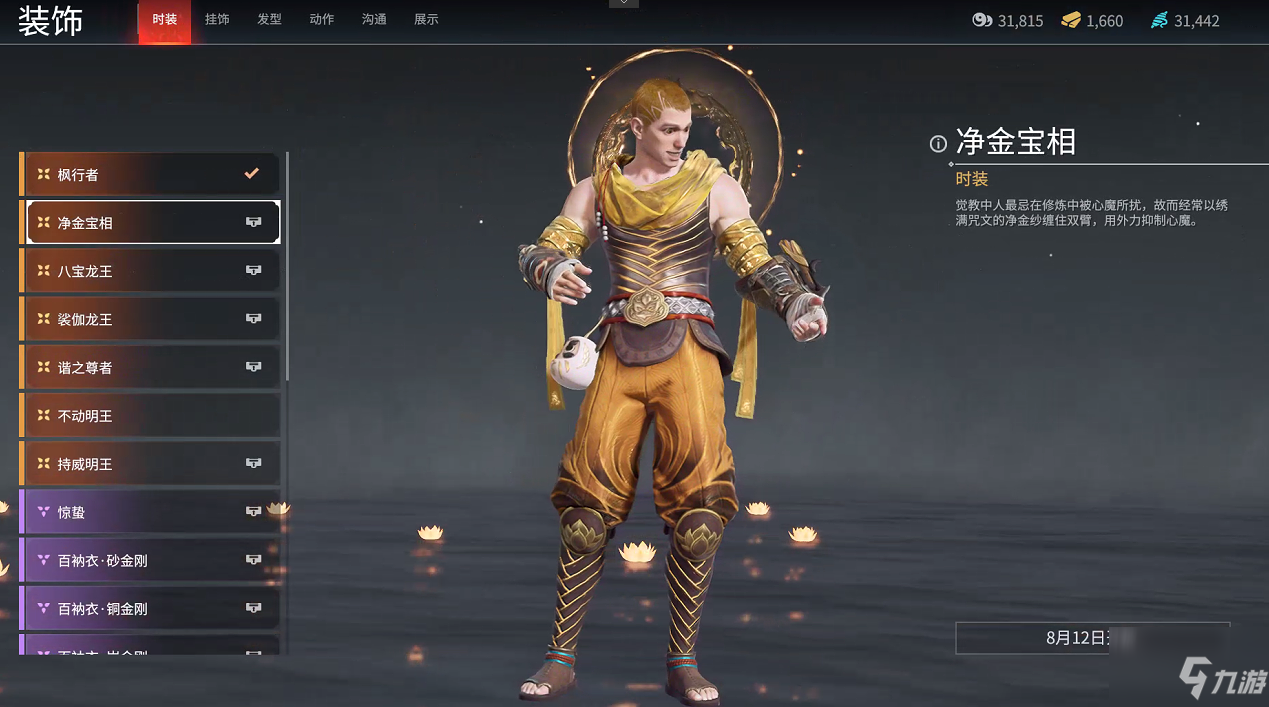Select the 不动明王 outfit

[150, 415]
